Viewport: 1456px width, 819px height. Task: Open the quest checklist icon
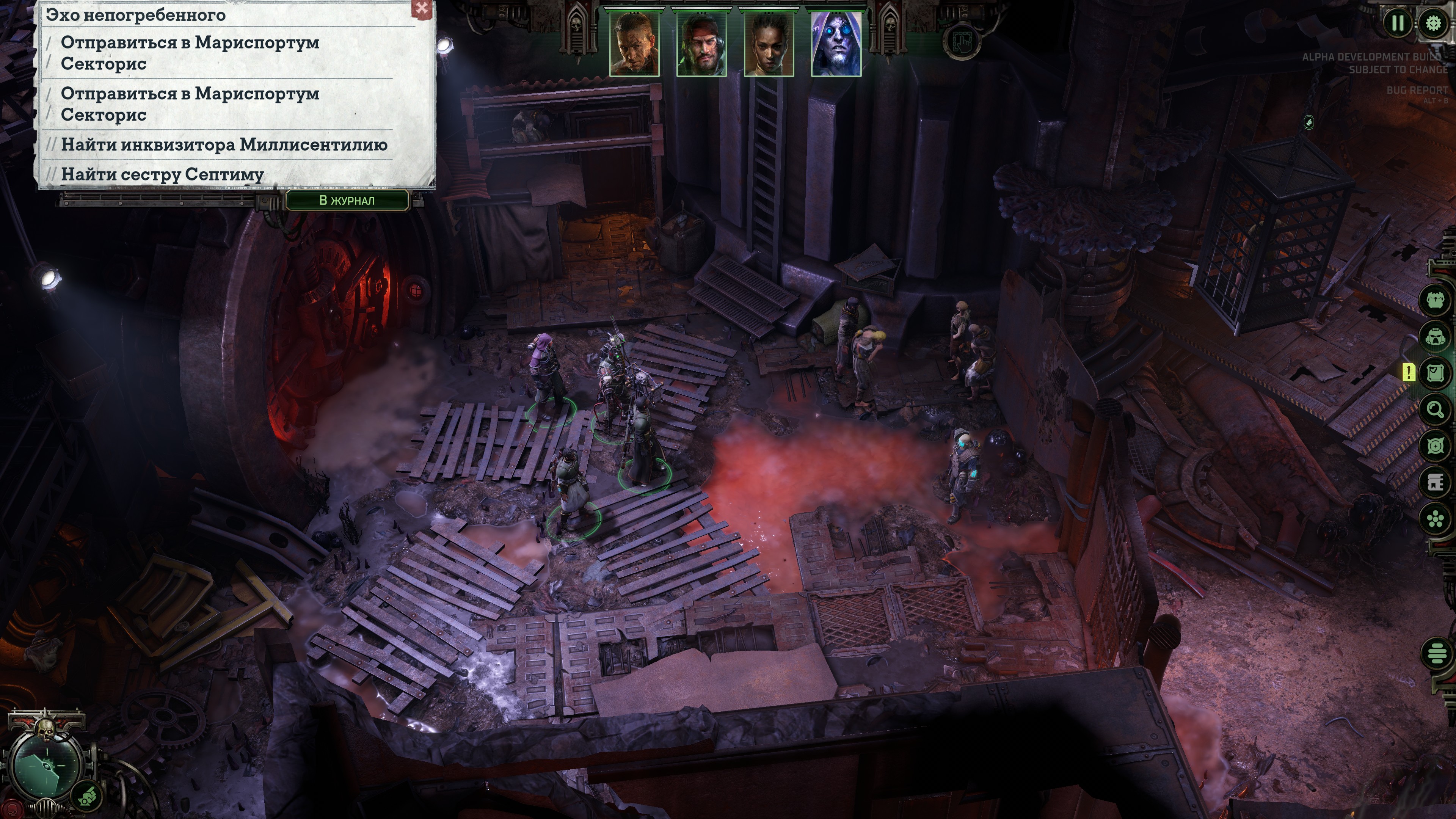[1436, 373]
